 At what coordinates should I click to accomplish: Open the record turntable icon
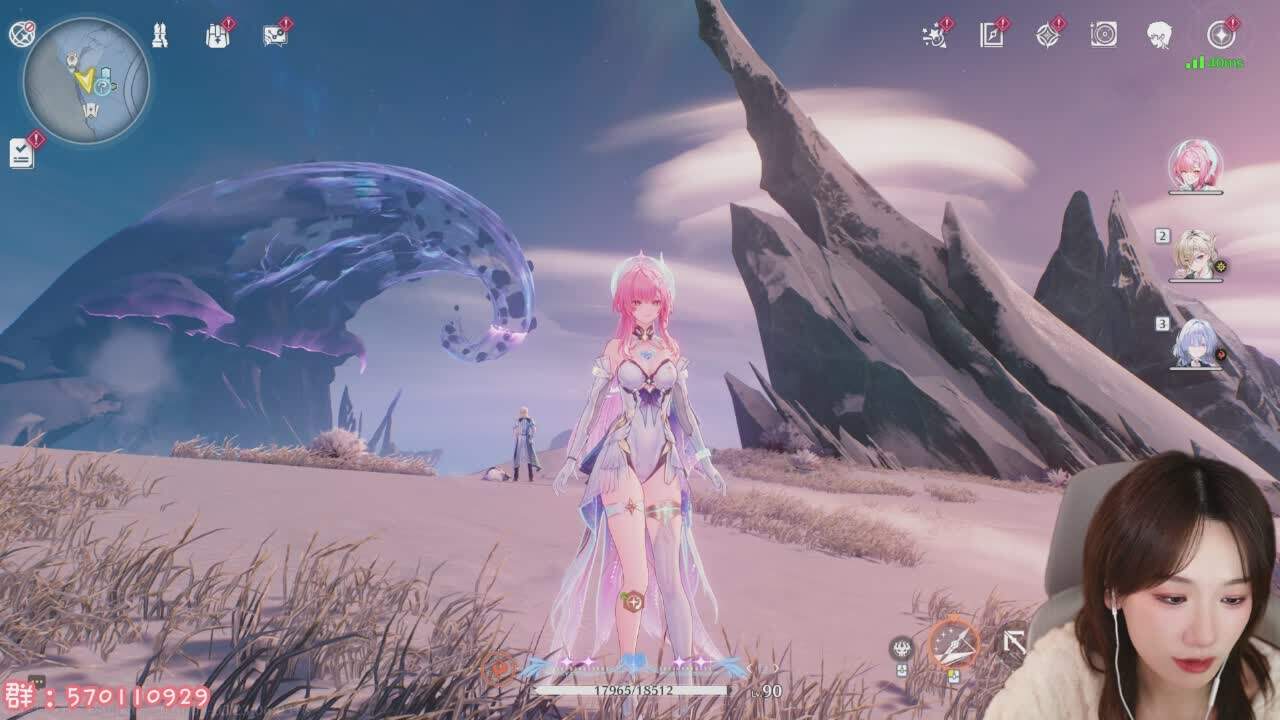1103,36
